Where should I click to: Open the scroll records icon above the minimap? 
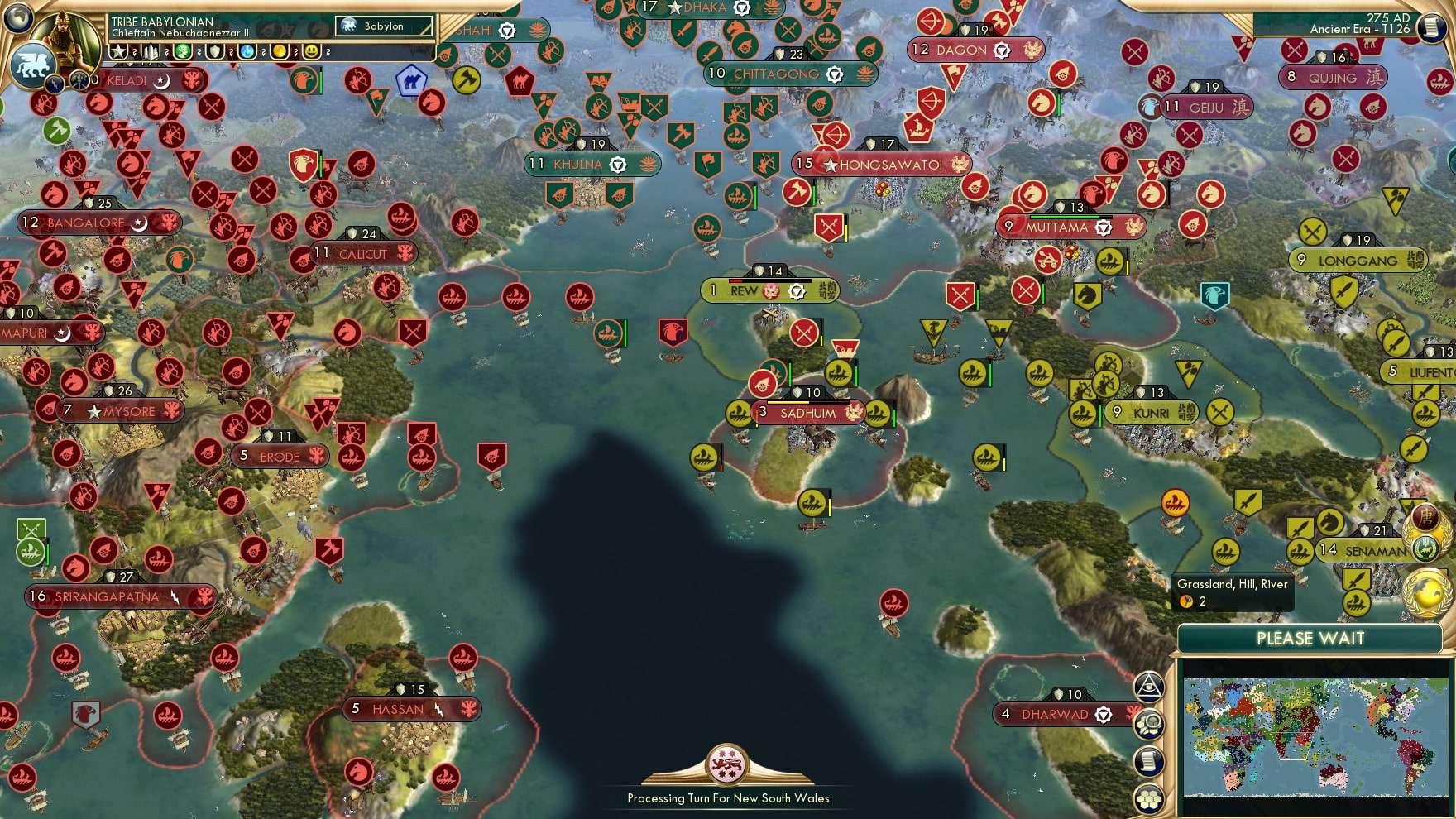1149,760
